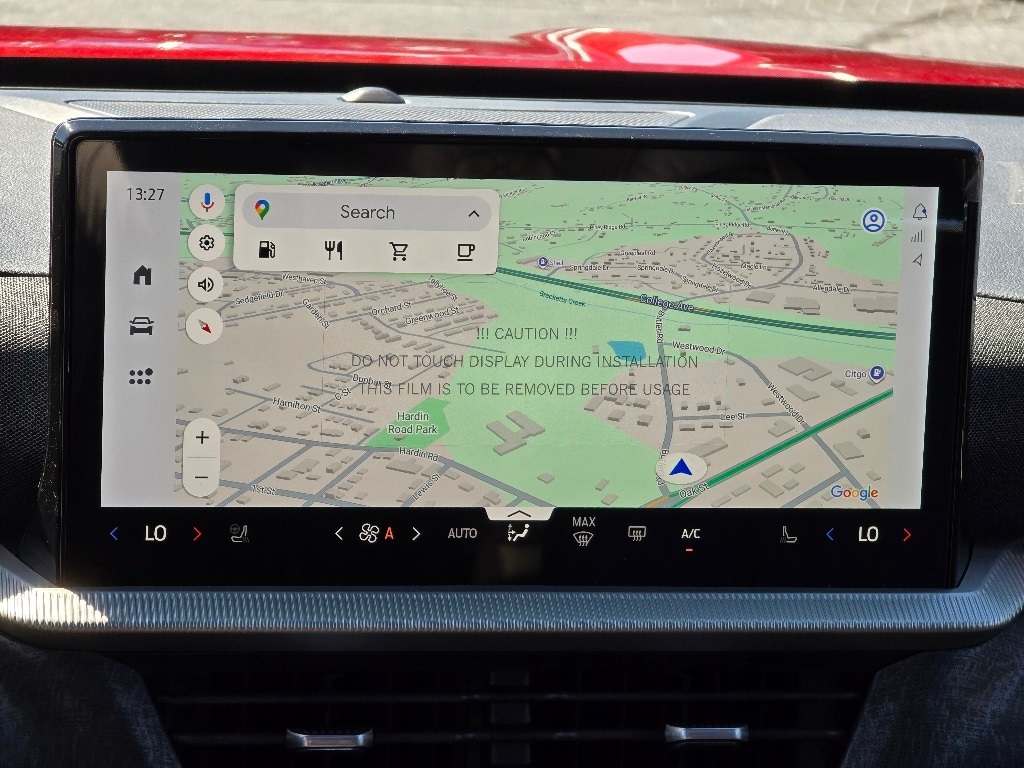Screen dimensions: 1024x768
Task: Select the Citgo gas station map marker
Action: [877, 373]
